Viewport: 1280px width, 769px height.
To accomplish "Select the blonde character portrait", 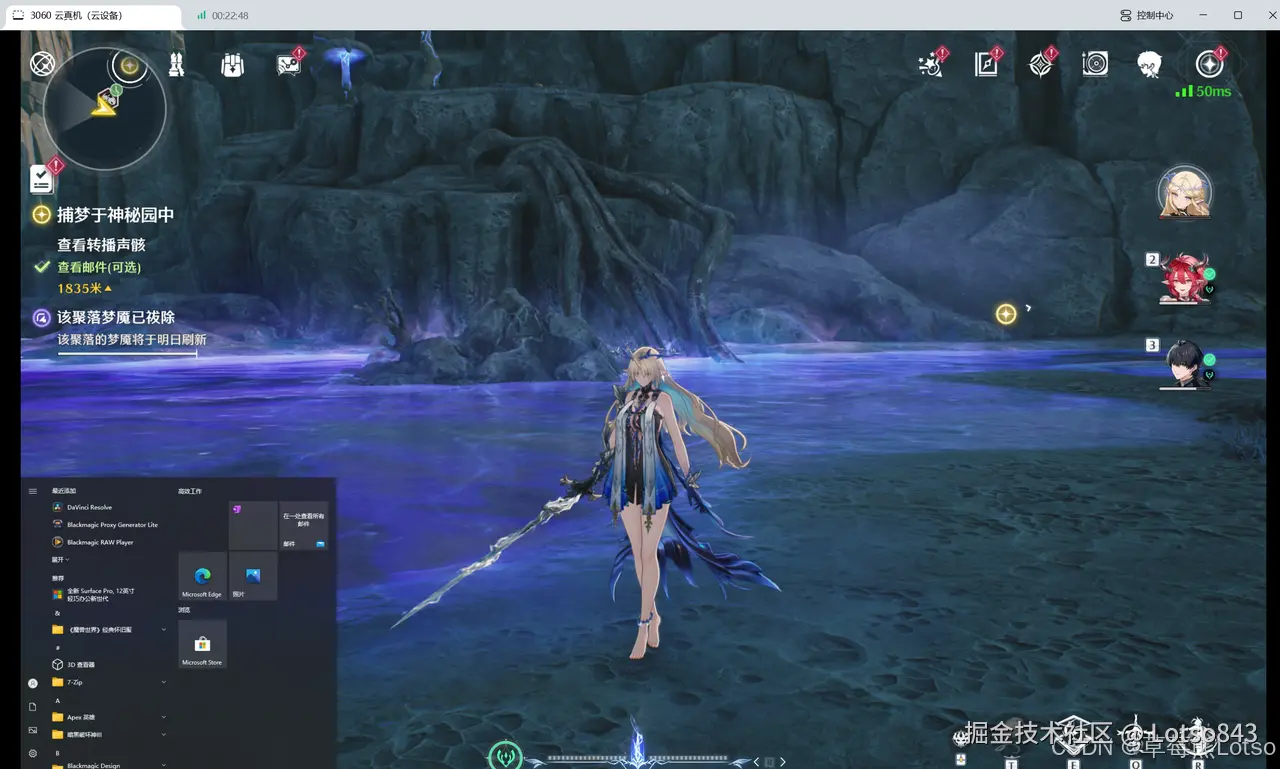I will tap(1185, 194).
